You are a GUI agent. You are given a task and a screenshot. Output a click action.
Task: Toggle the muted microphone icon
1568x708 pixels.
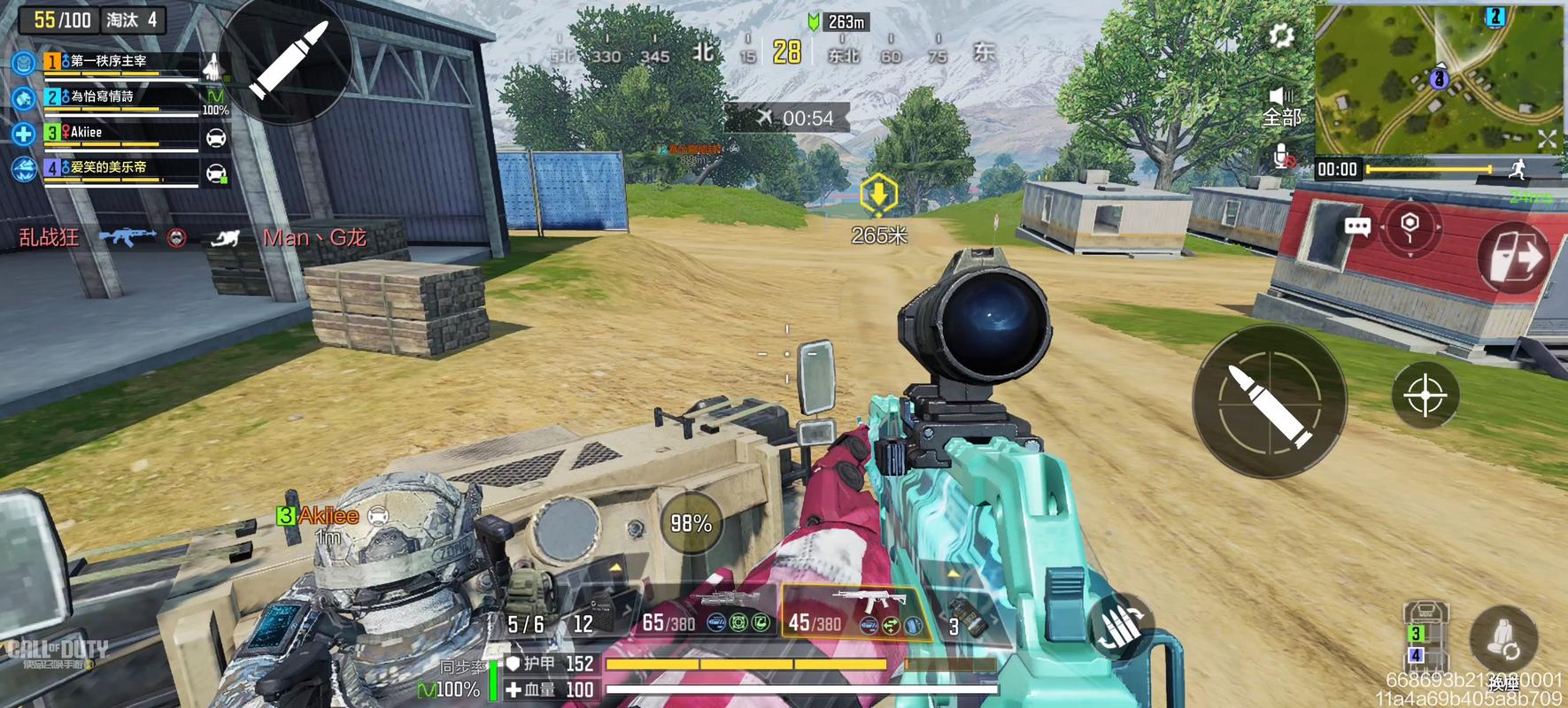click(1283, 158)
